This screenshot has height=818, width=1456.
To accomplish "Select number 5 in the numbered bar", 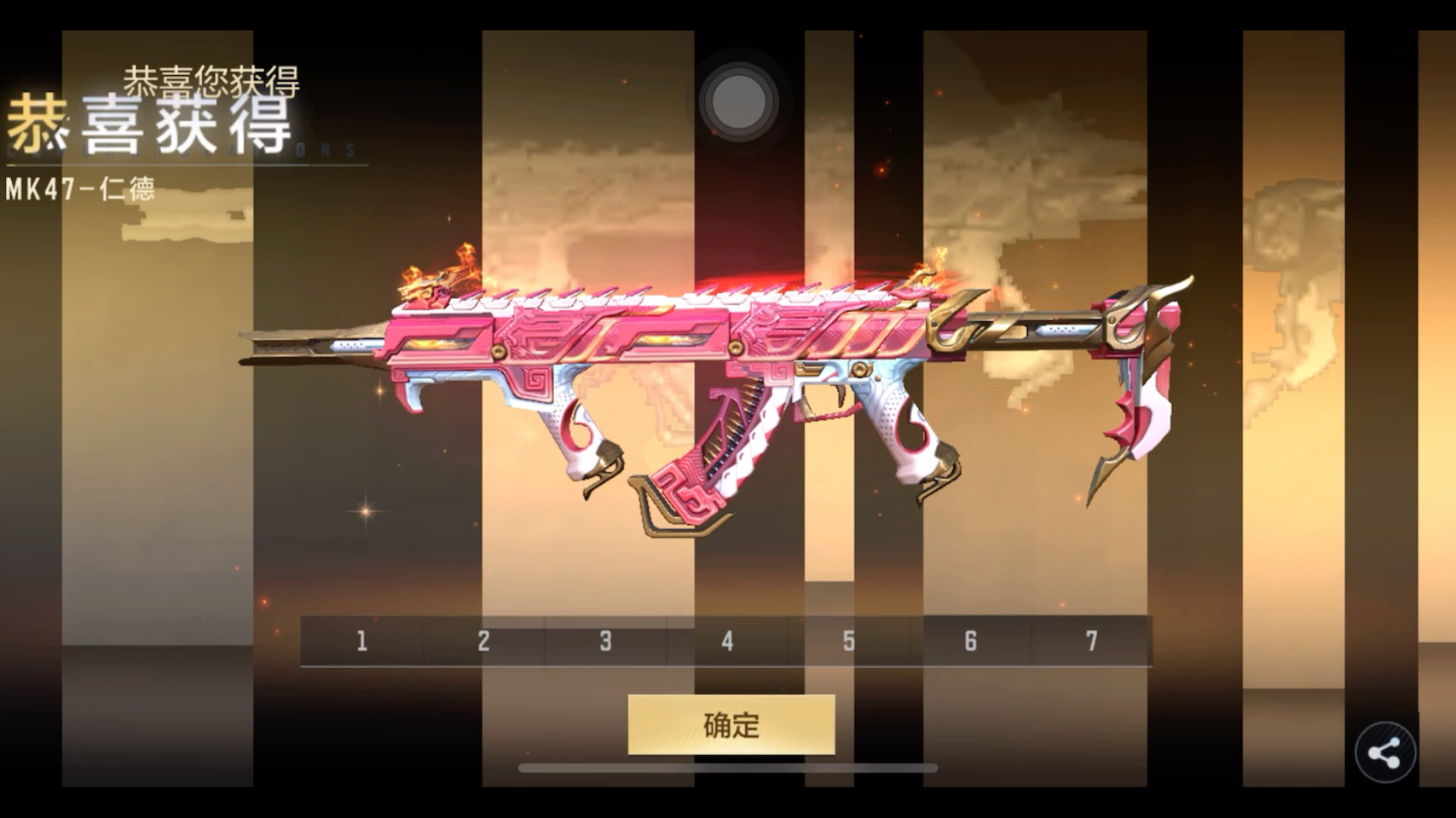I will tap(849, 641).
